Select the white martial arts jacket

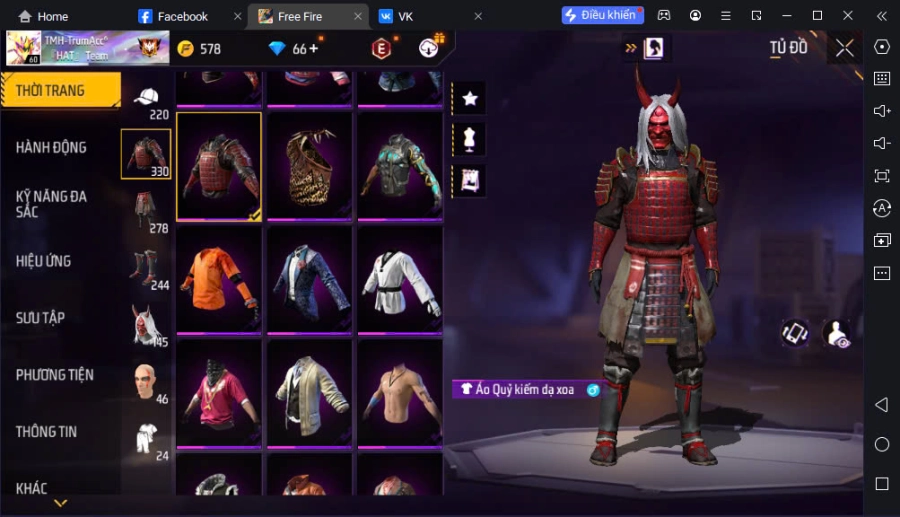[x=399, y=279]
